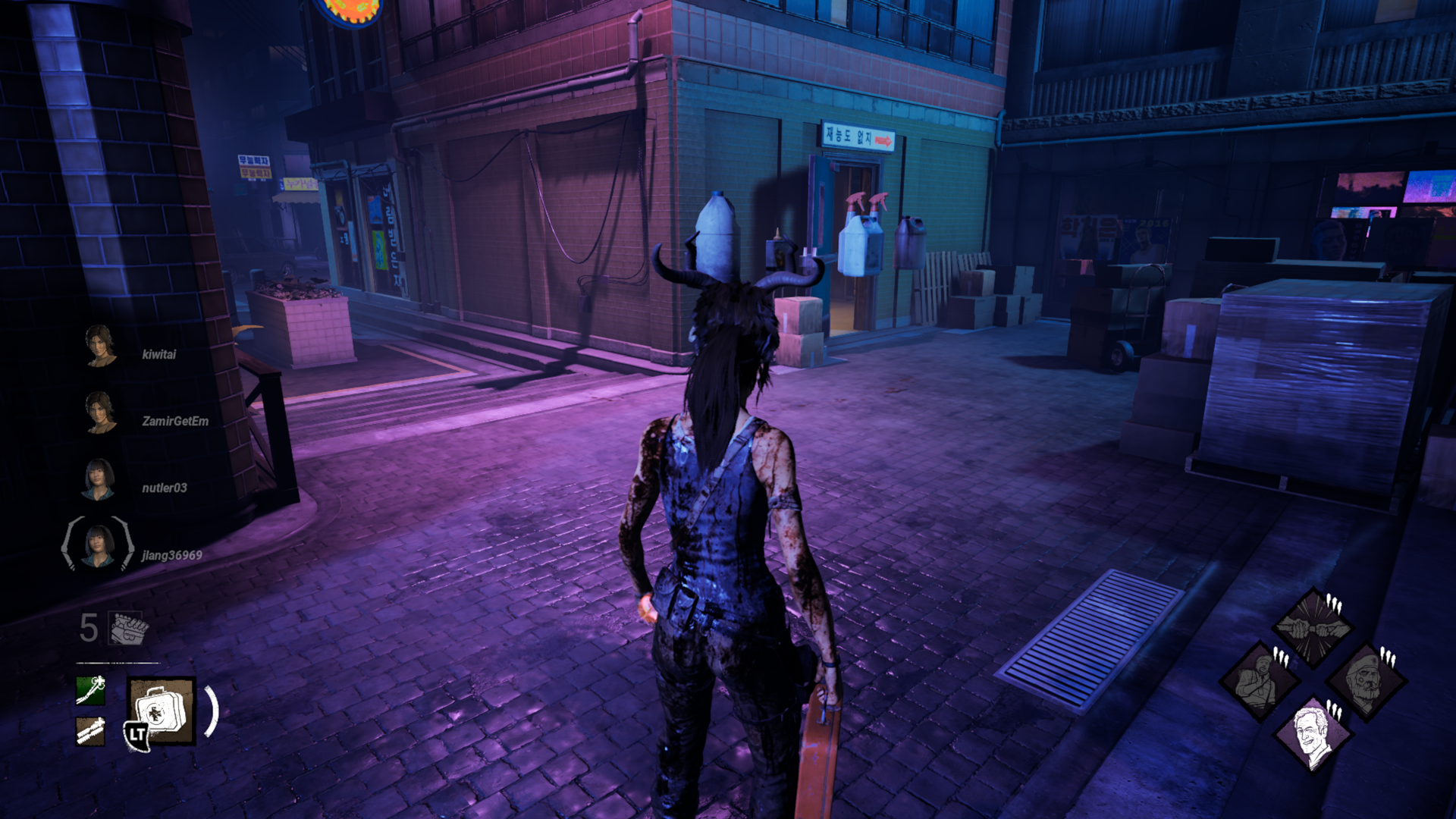Select jiang36969's bracketed portrait
The image size is (1456, 819).
[98, 544]
